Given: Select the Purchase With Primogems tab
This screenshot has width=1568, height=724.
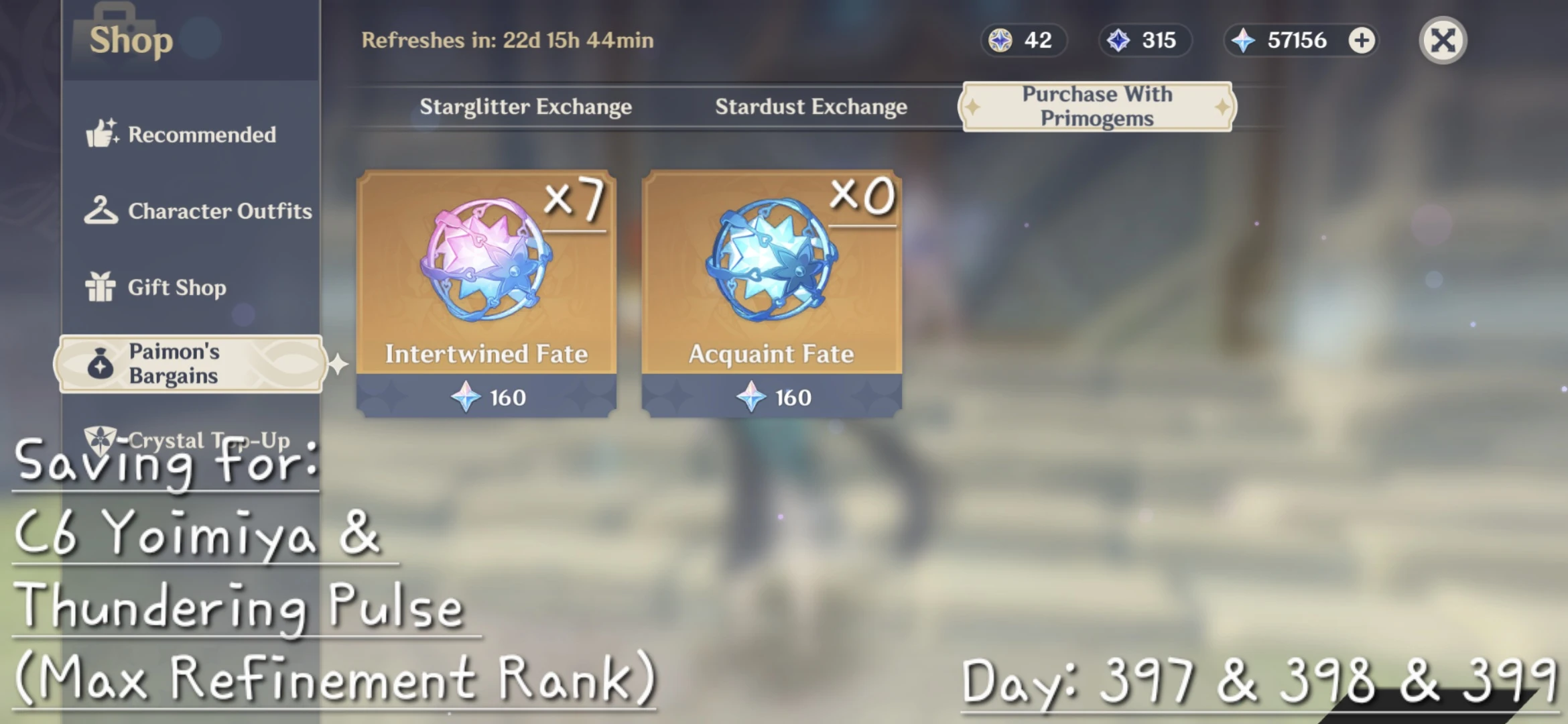Looking at the screenshot, I should click(x=1097, y=106).
